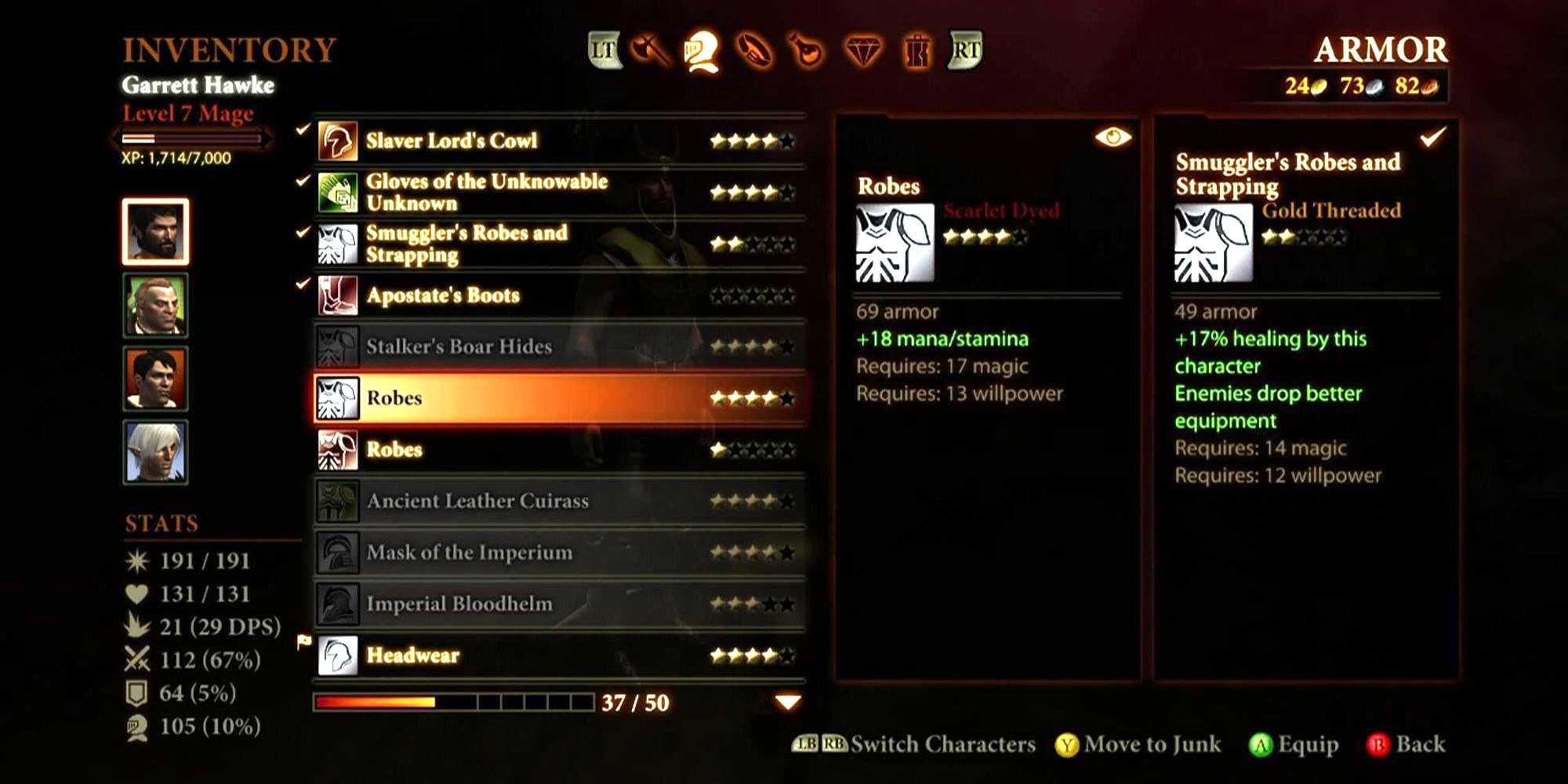Switch to the belt accessories tab
1568x784 pixels.
tap(754, 52)
